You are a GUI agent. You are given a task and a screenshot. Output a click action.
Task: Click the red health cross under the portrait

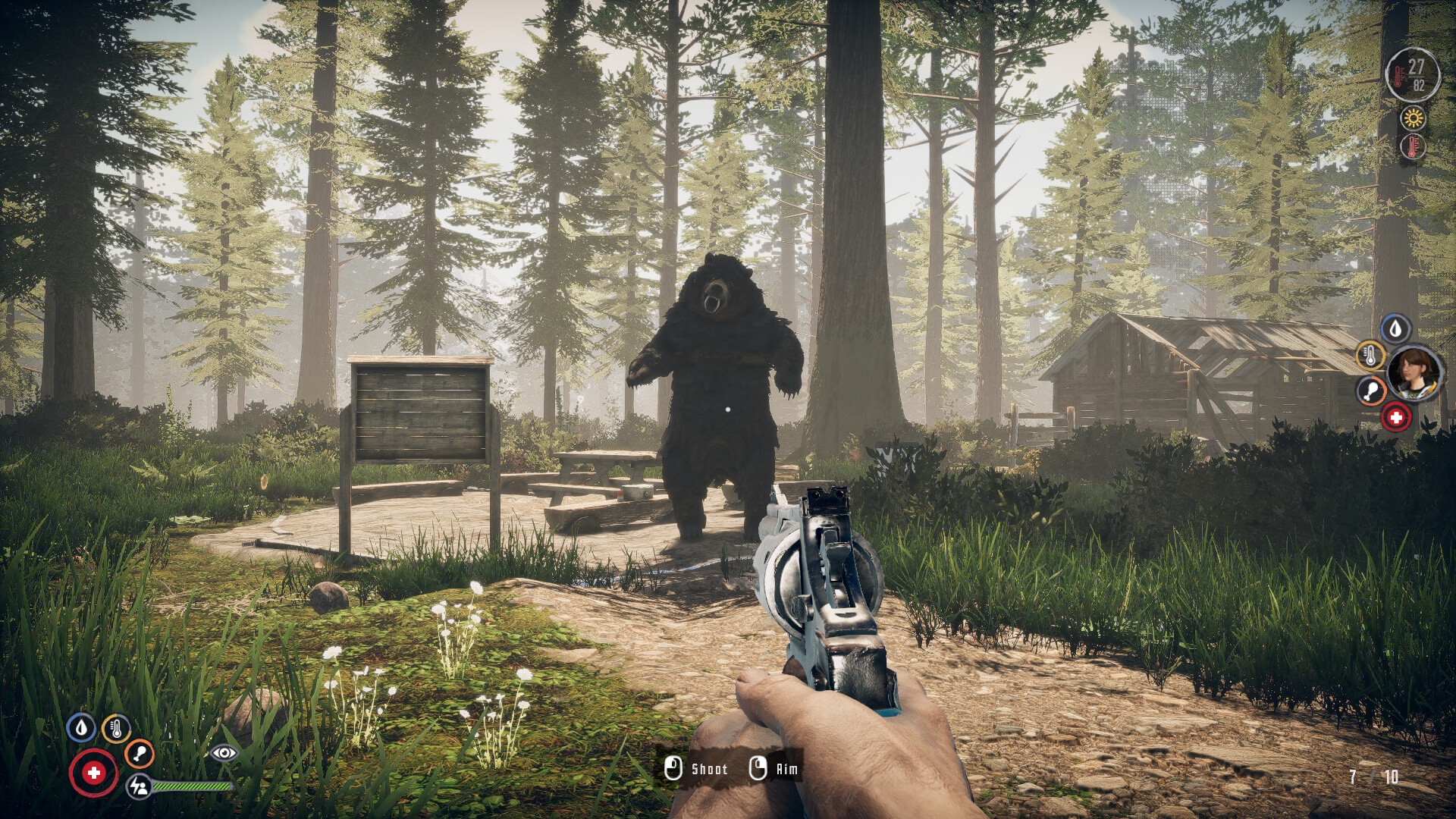(x=1397, y=417)
